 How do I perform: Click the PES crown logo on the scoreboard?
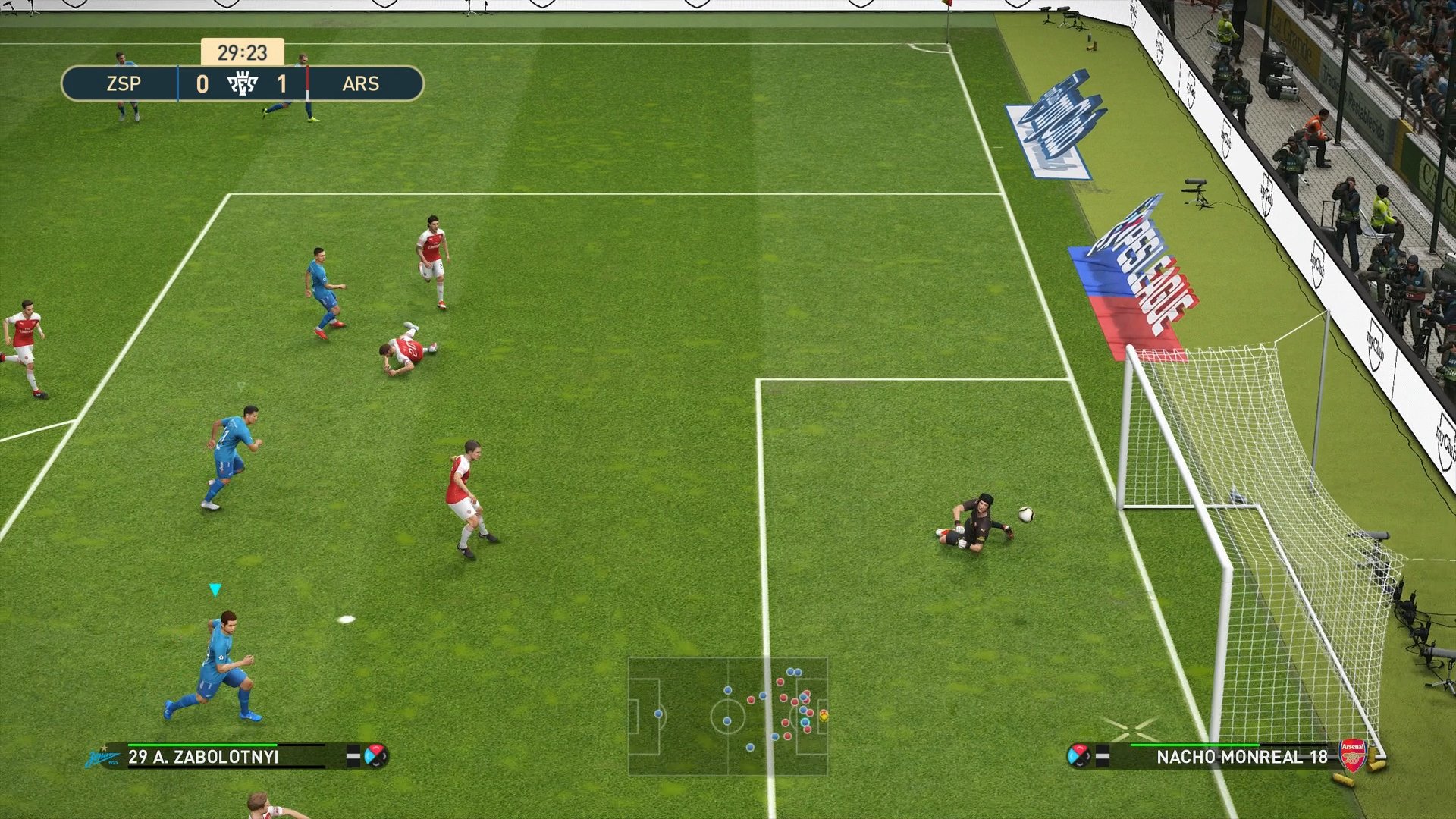[242, 83]
